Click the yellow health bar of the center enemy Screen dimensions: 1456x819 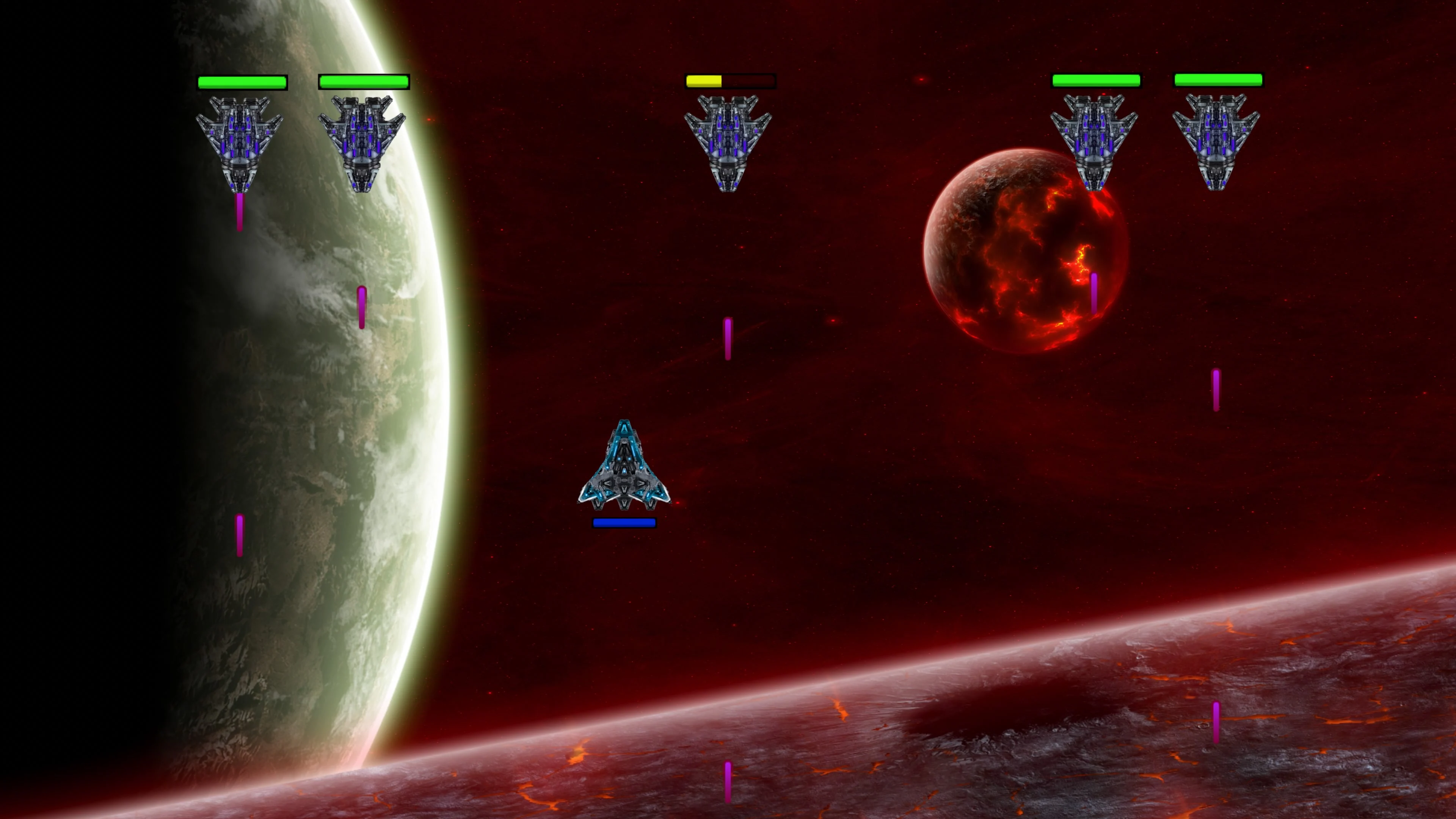click(705, 81)
